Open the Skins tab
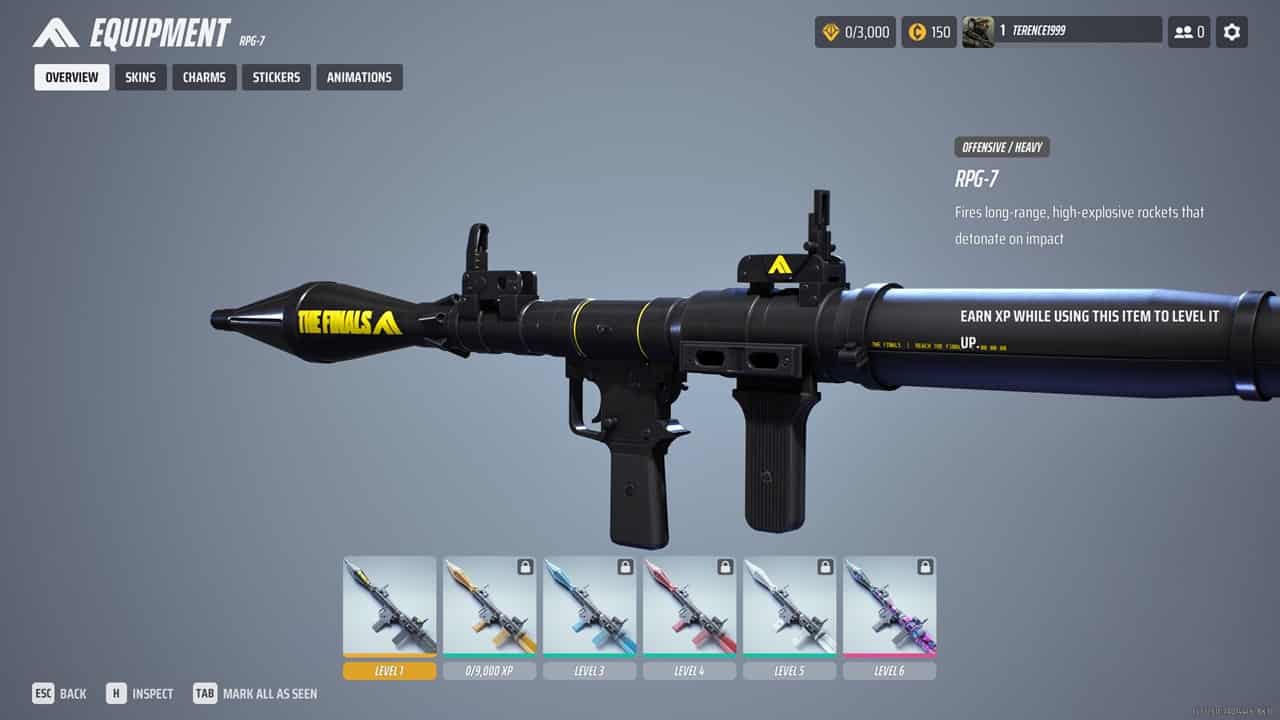 pos(140,77)
